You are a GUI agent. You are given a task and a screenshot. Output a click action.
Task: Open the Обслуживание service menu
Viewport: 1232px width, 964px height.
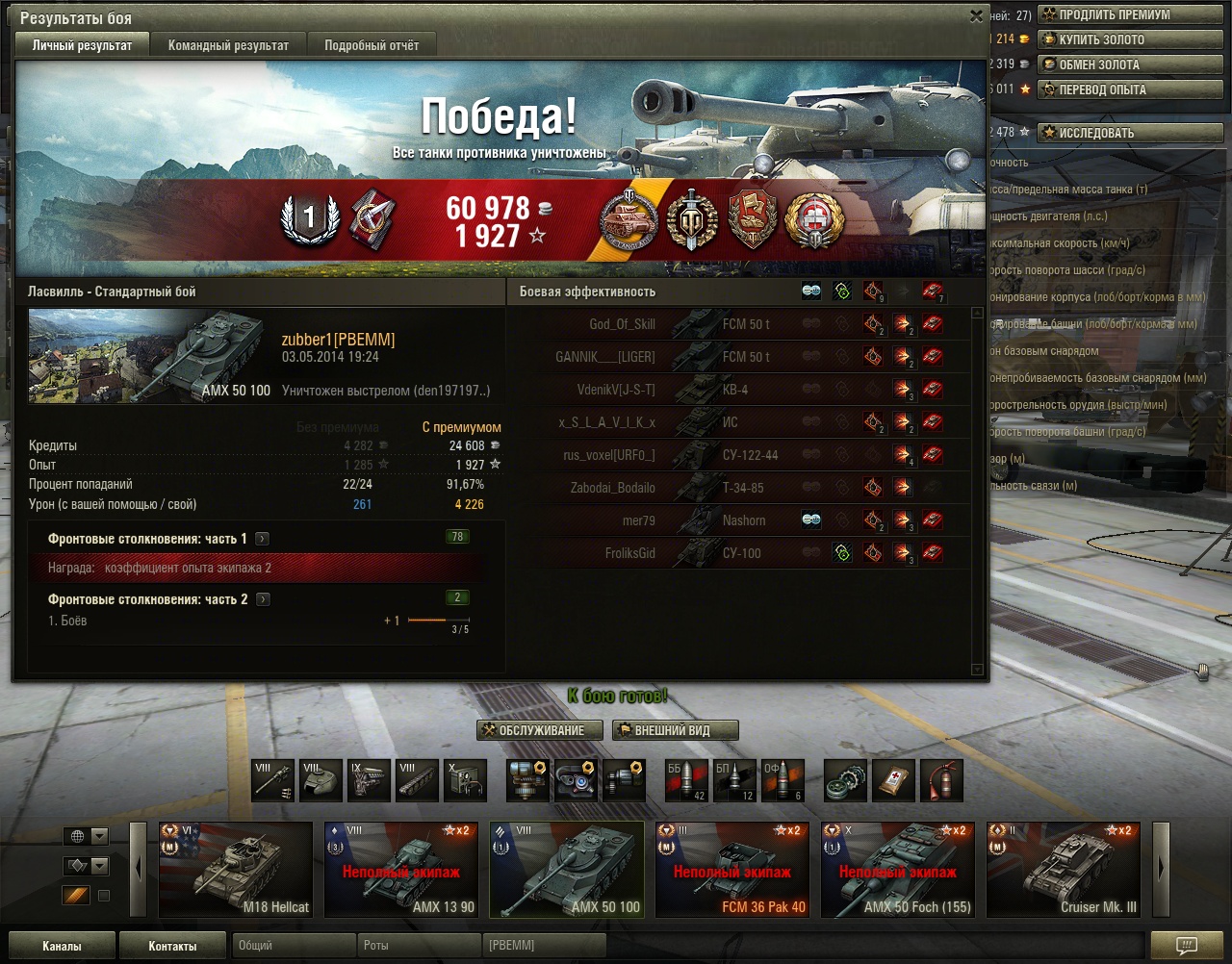[x=540, y=730]
